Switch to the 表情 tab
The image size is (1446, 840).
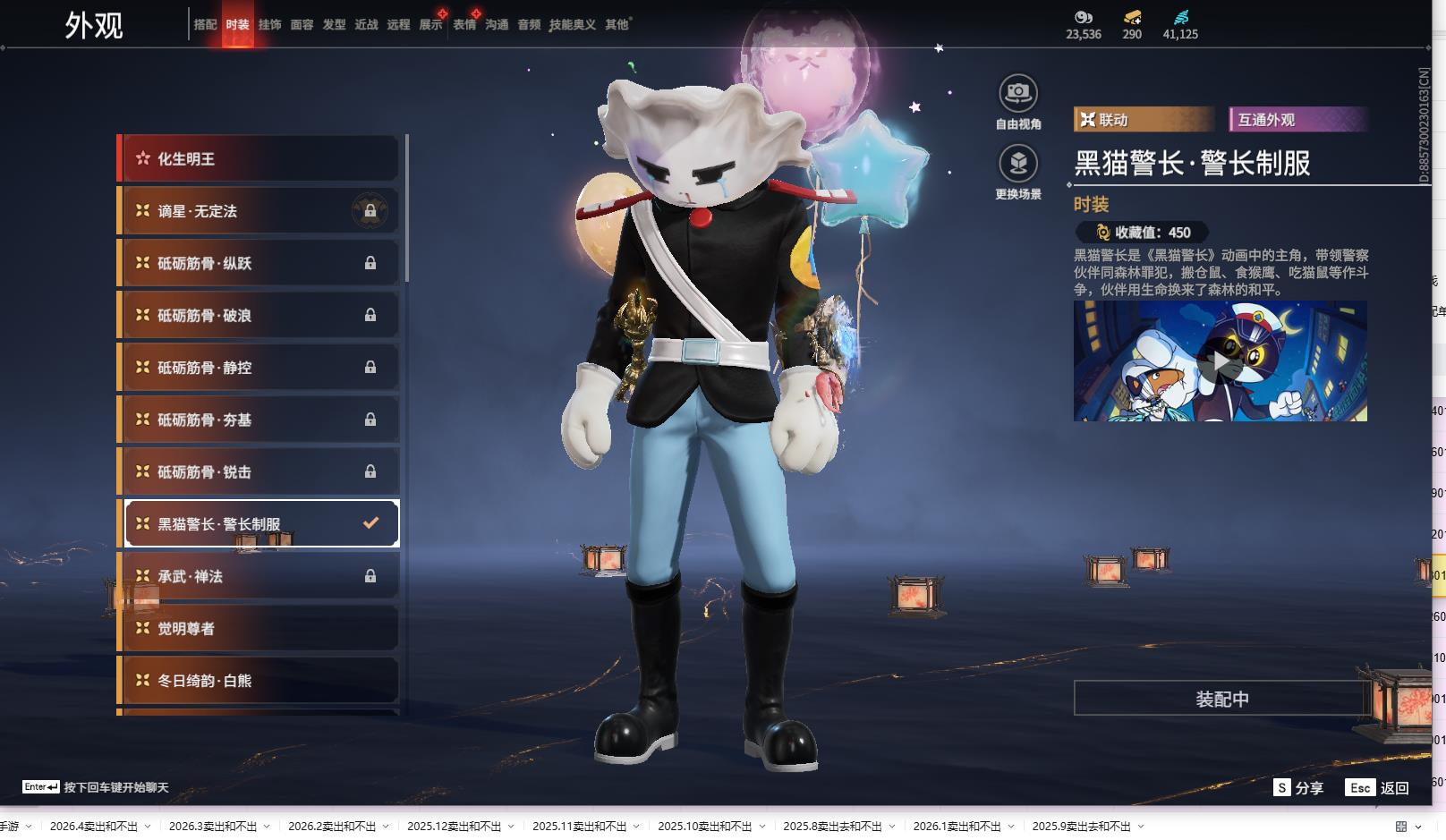(x=464, y=25)
